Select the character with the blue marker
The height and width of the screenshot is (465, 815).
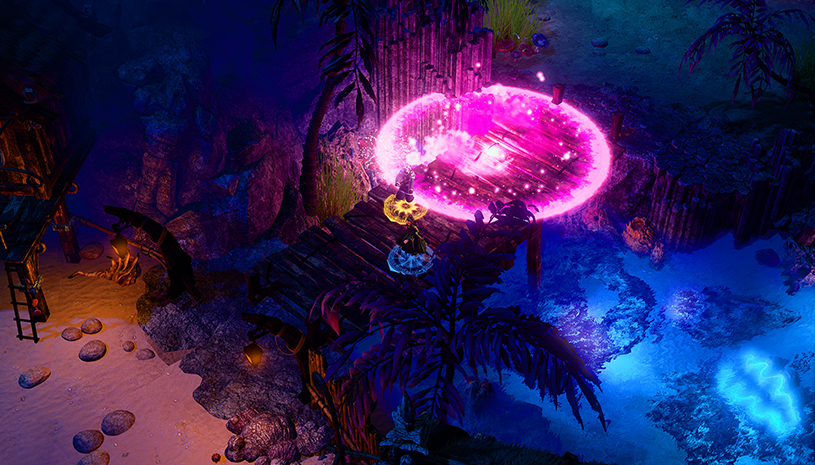[411, 245]
